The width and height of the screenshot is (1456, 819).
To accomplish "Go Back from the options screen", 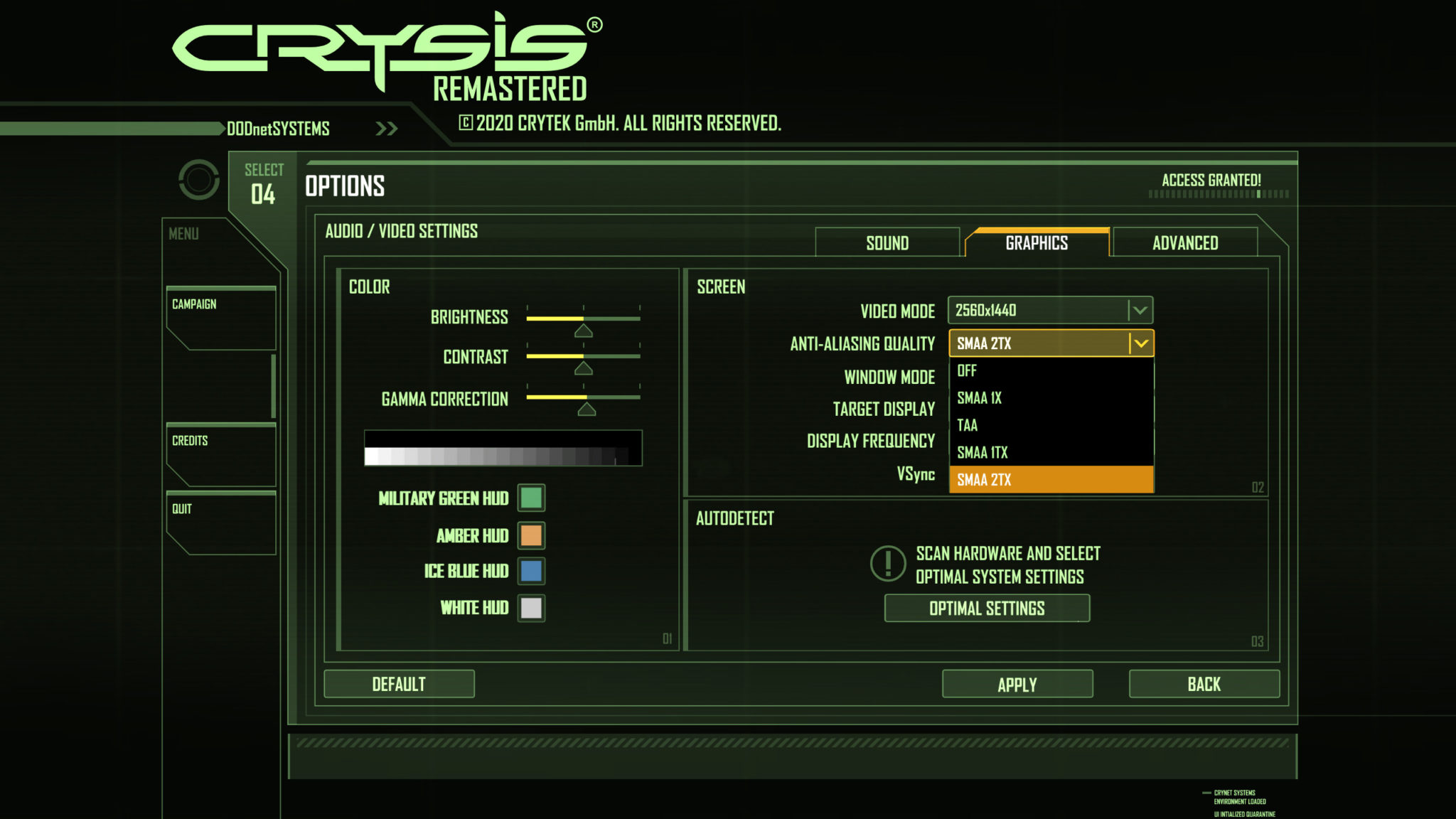I will pyautogui.click(x=1204, y=684).
